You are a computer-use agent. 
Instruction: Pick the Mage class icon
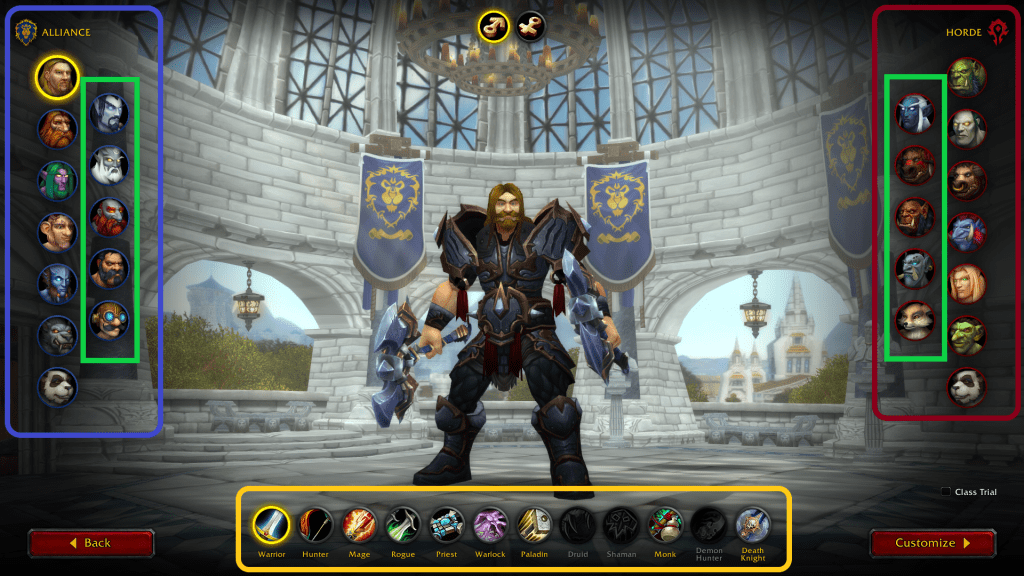360,524
